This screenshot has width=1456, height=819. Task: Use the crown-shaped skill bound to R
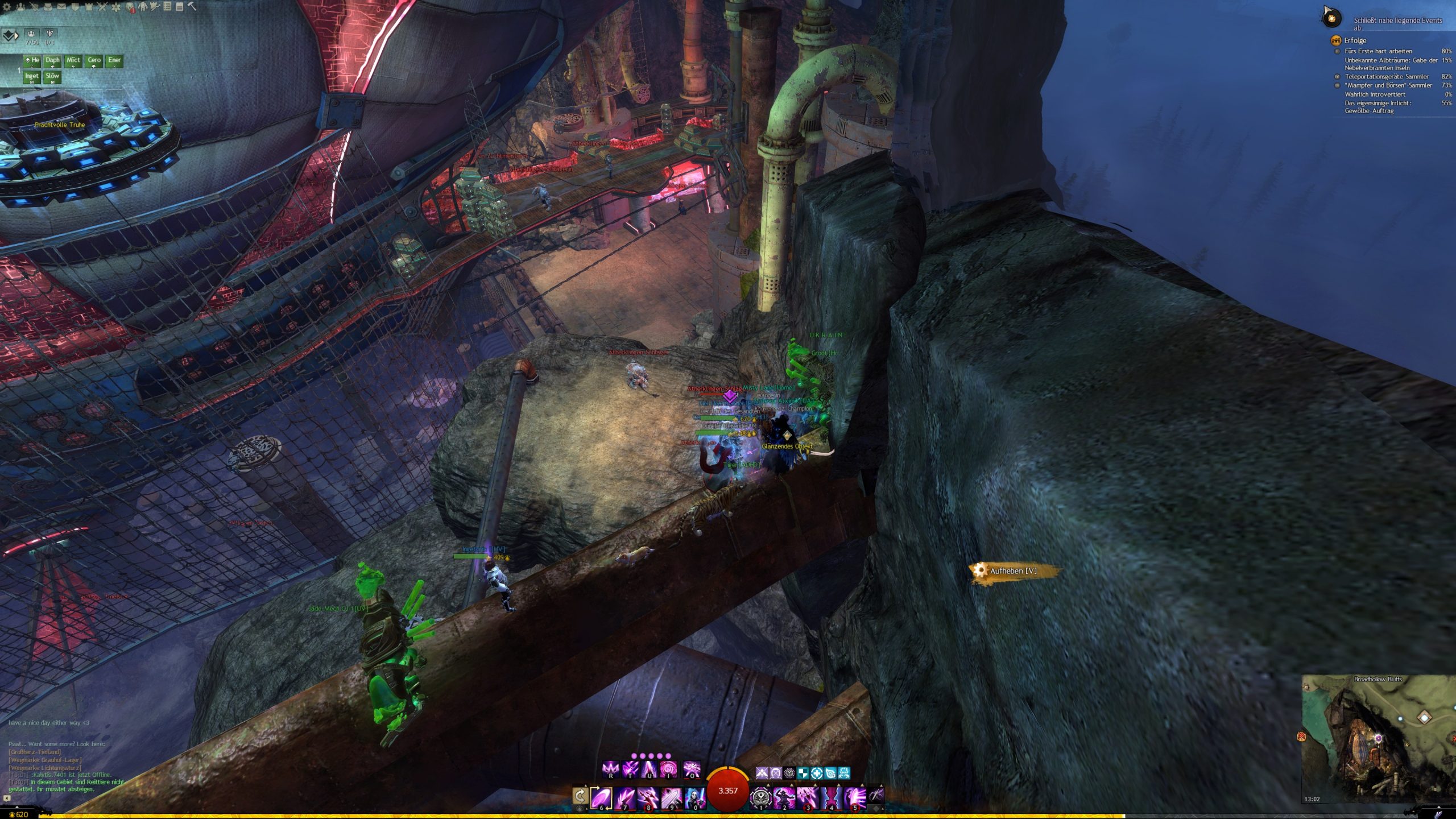pos(610,770)
